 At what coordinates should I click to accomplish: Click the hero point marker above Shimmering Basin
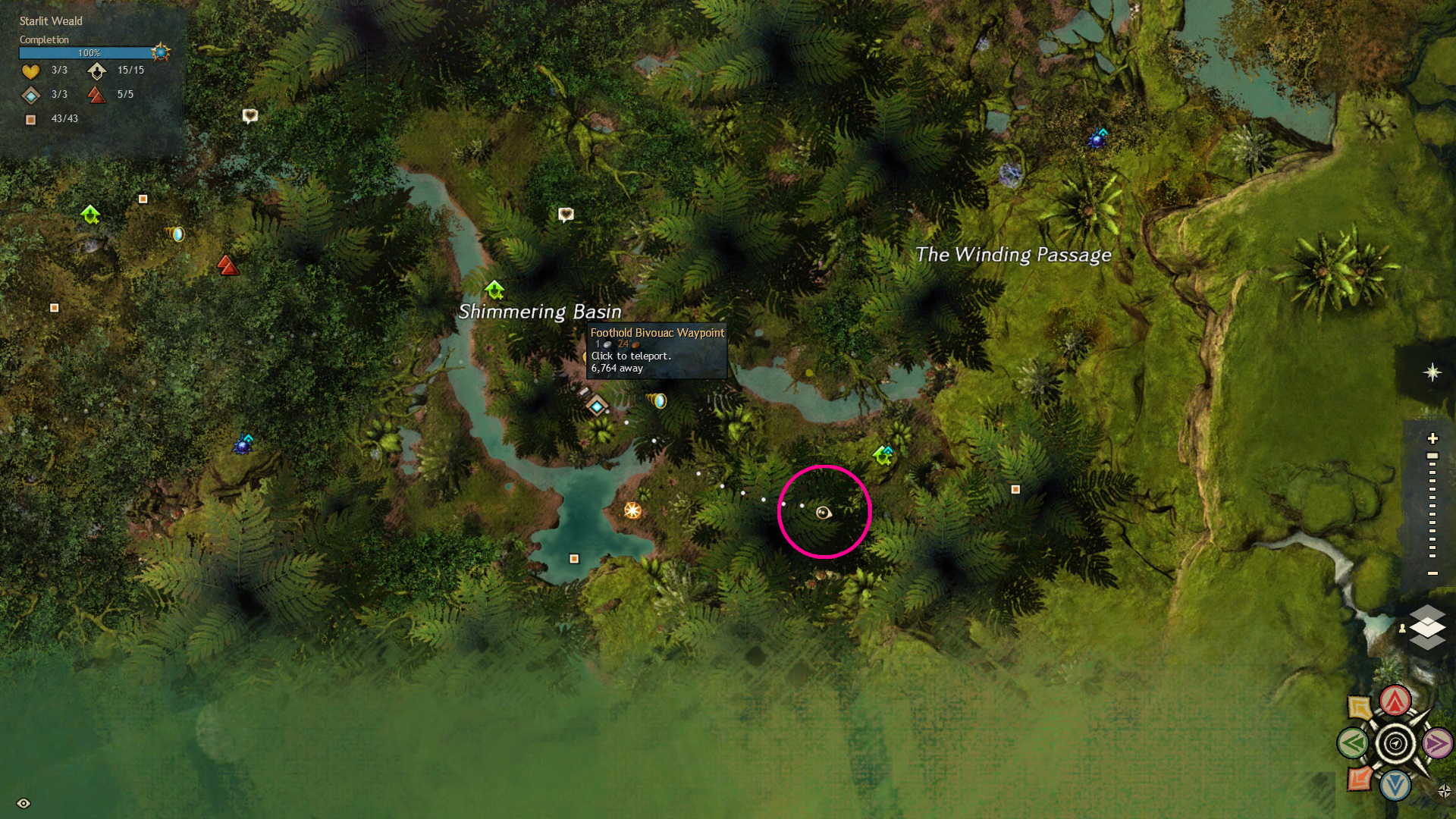click(494, 290)
